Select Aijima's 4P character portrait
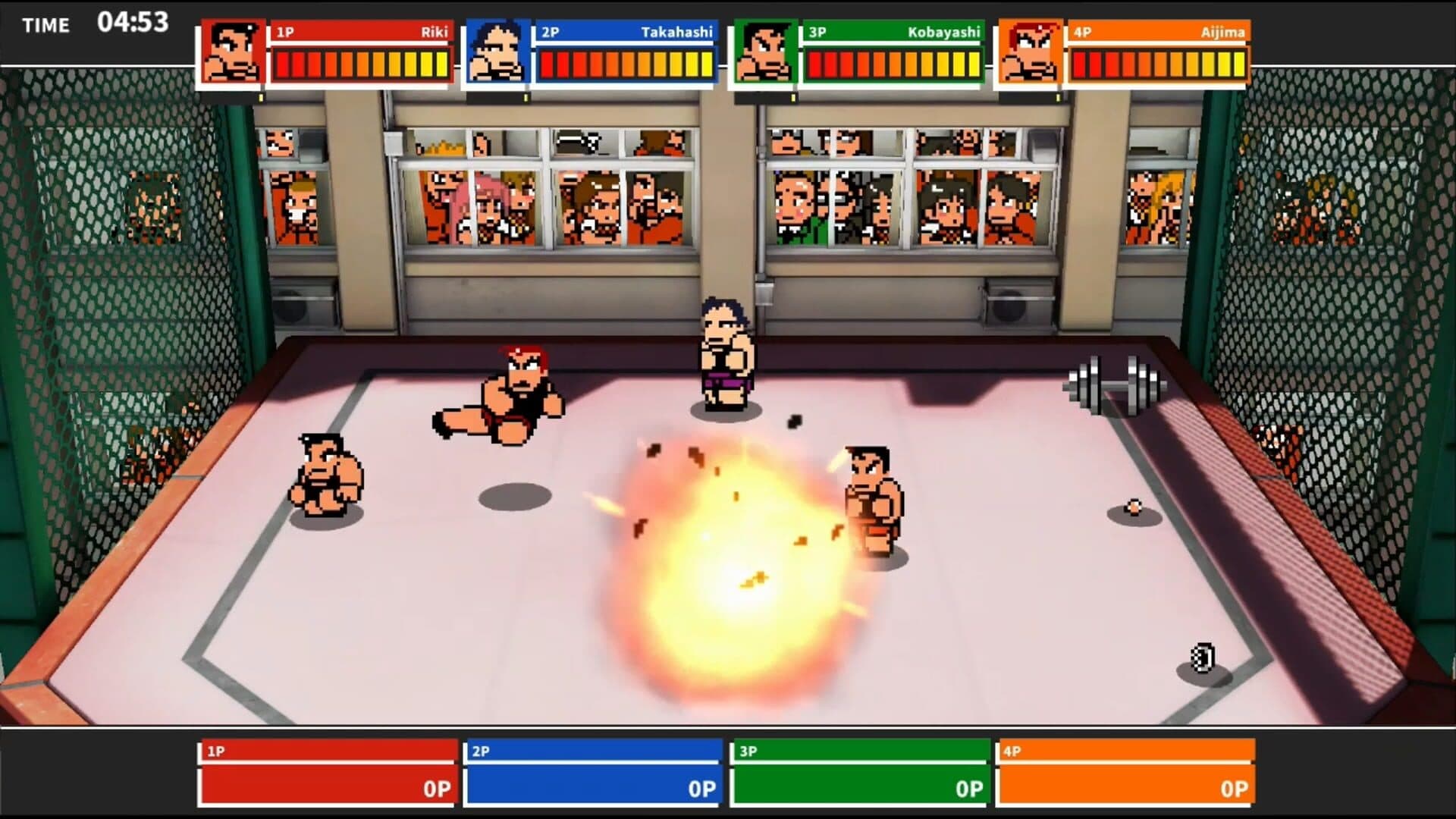1456x819 pixels. pos(1030,52)
